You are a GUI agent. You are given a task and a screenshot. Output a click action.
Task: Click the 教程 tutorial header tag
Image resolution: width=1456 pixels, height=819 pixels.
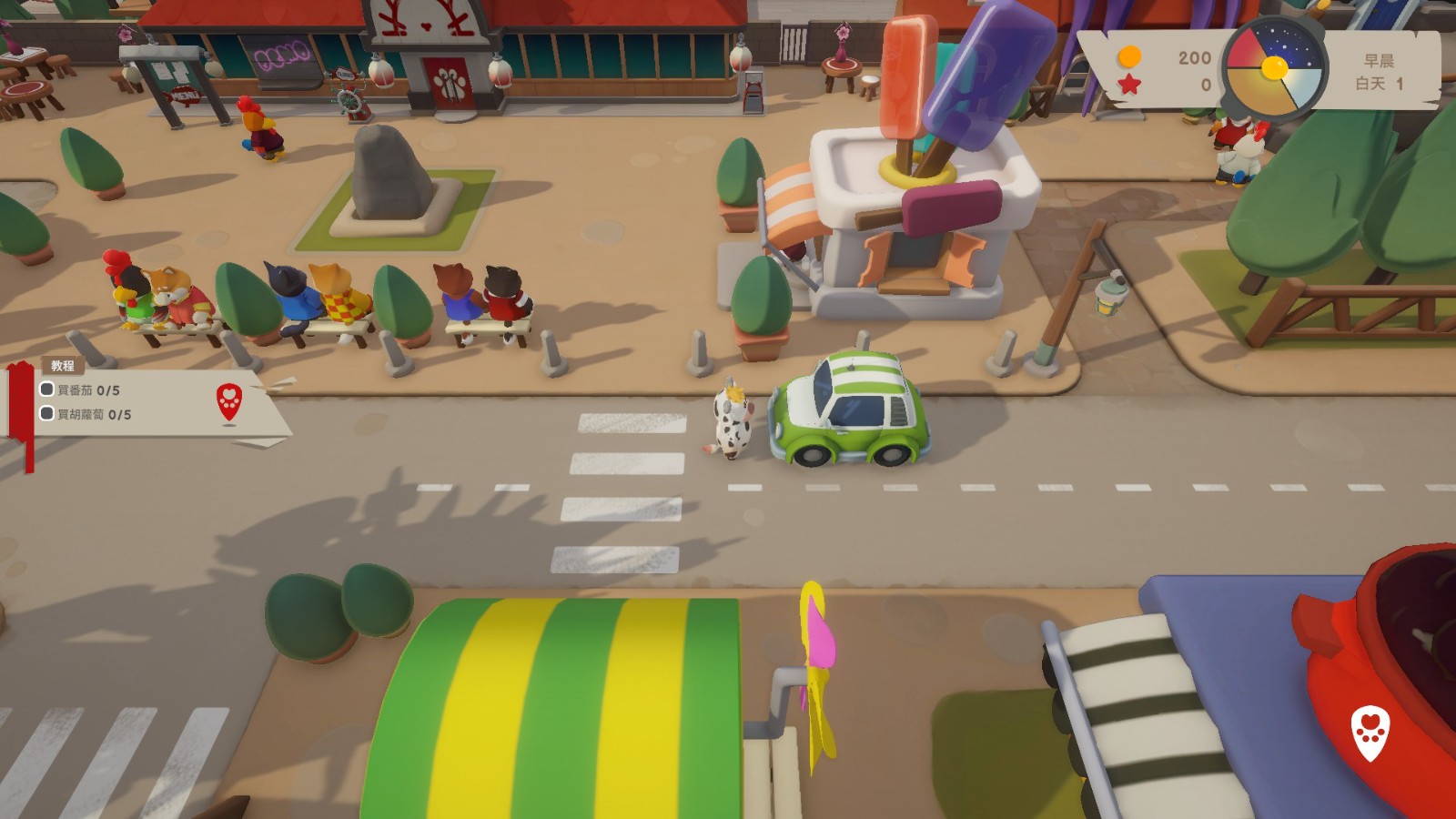pyautogui.click(x=63, y=366)
